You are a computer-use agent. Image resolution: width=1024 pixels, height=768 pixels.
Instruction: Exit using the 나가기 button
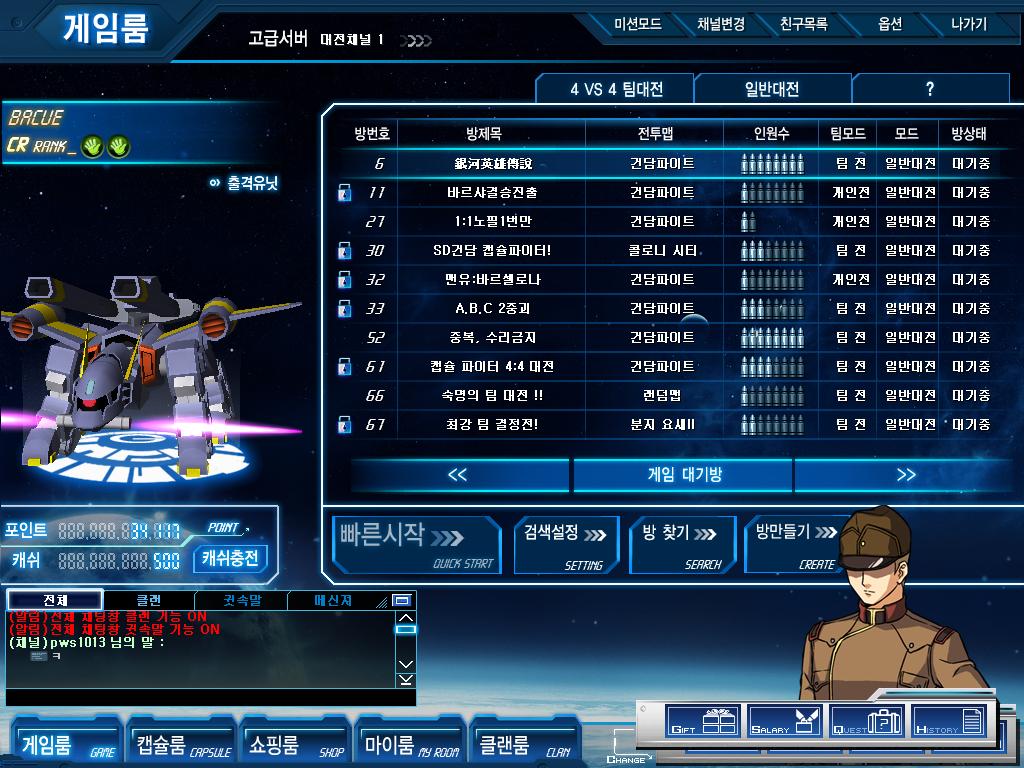(968, 24)
